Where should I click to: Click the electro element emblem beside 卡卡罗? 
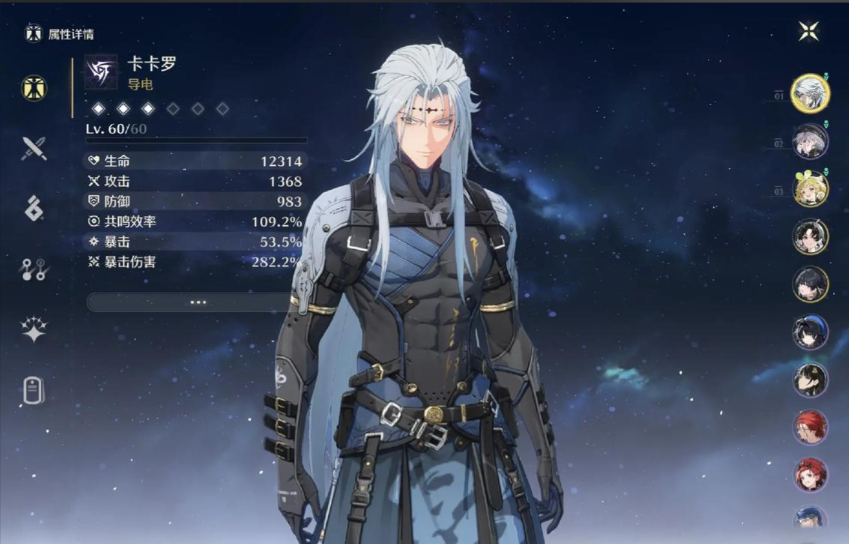click(100, 72)
